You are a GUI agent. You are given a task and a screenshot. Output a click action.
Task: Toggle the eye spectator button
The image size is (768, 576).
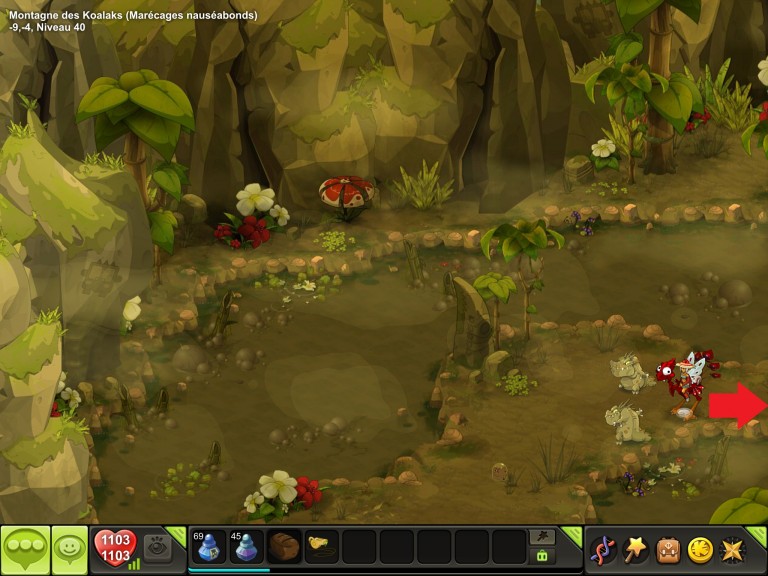click(x=157, y=547)
